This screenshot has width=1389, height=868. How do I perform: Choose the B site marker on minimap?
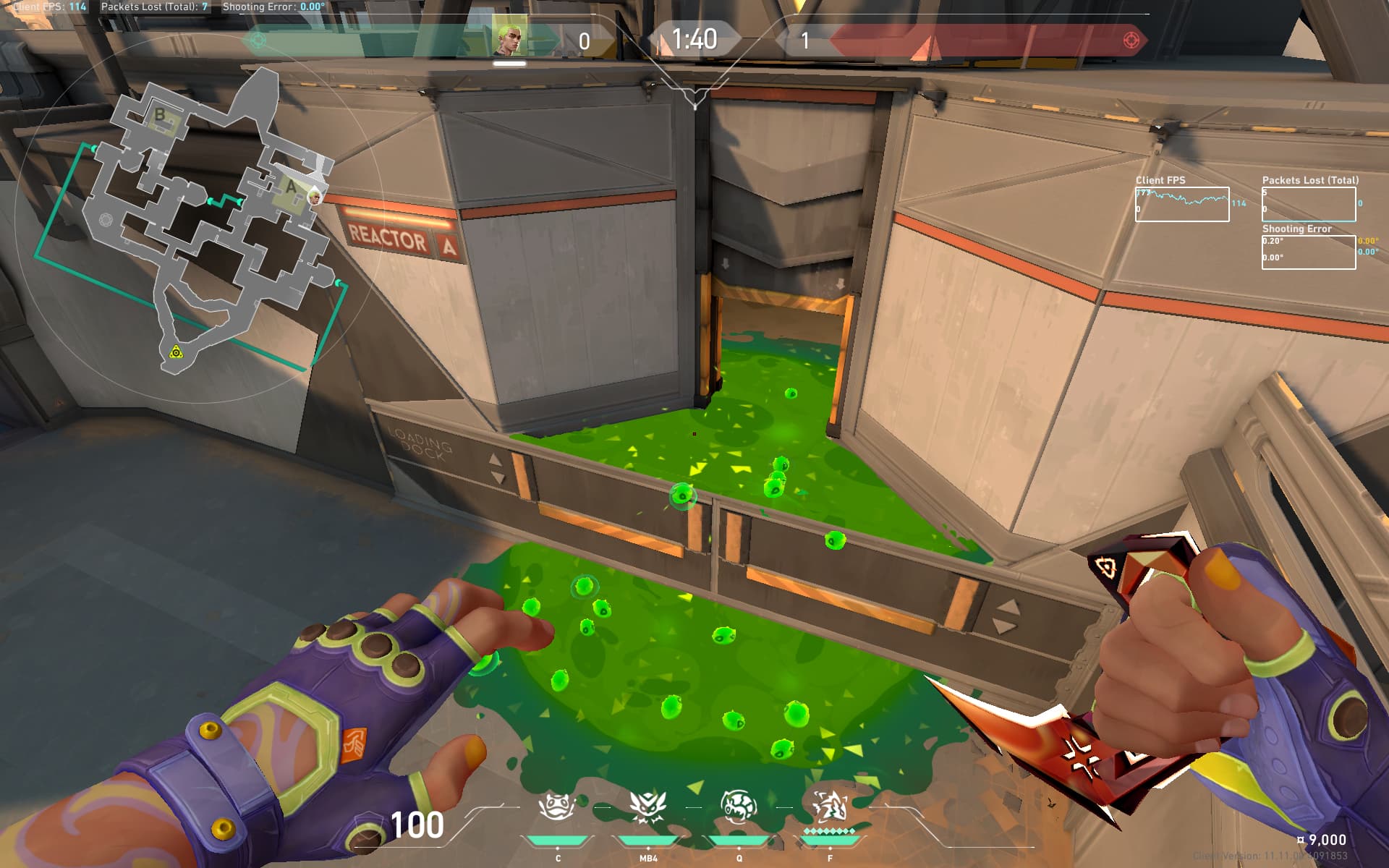[160, 114]
